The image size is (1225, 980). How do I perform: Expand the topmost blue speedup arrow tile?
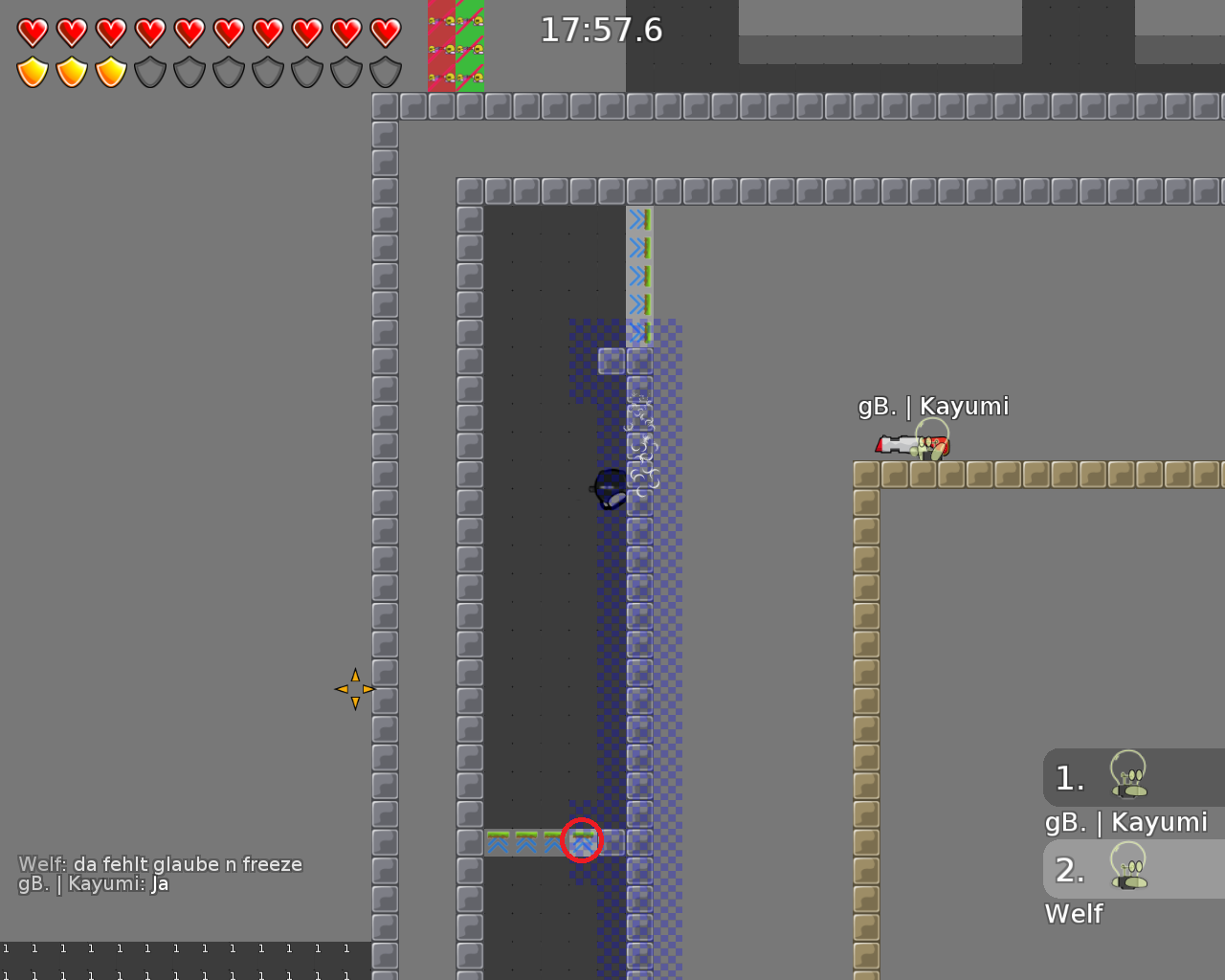[638, 217]
